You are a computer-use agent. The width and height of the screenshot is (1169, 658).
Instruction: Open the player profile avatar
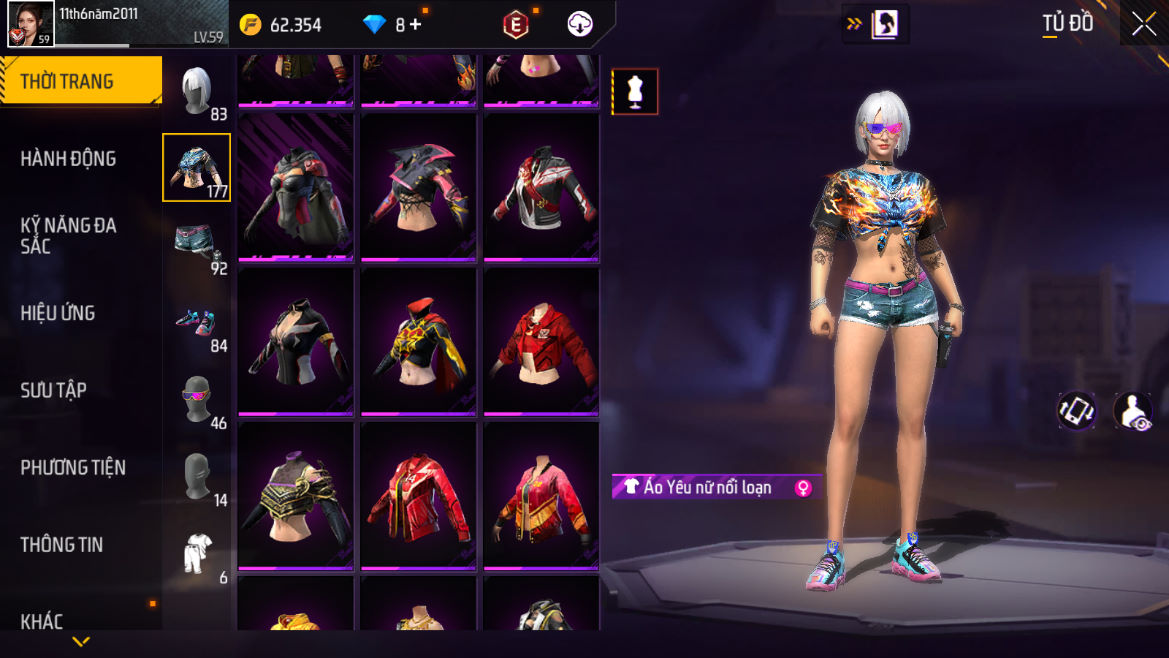(31, 24)
